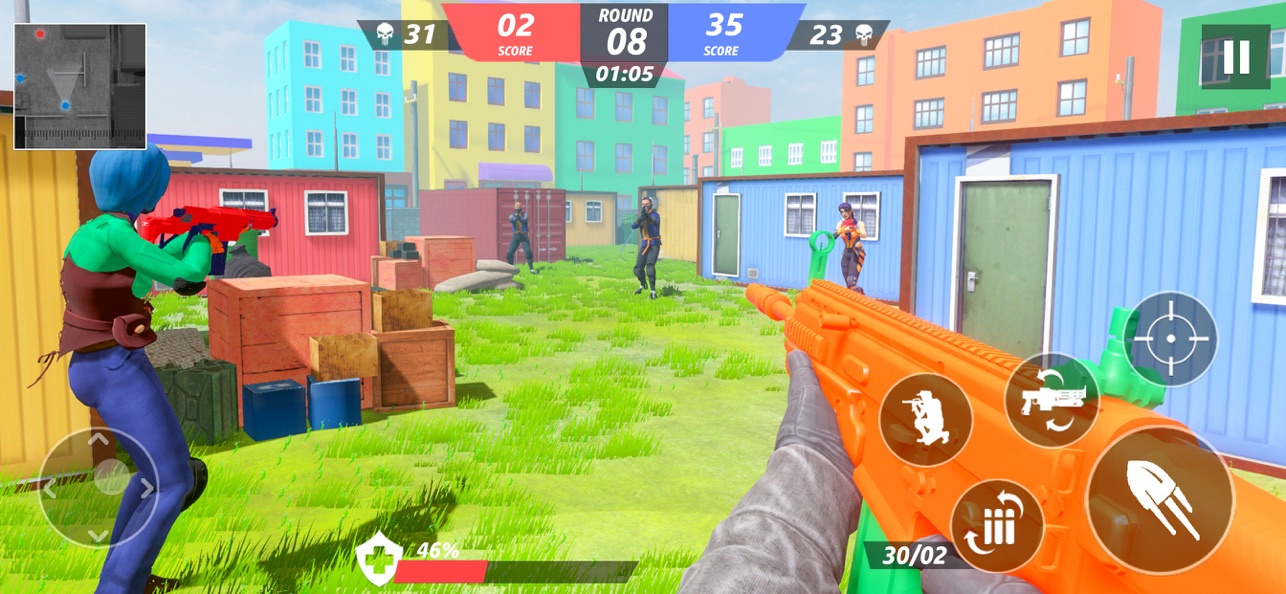The image size is (1286, 594).
Task: Tap the bullet fire button
Action: point(1160,501)
